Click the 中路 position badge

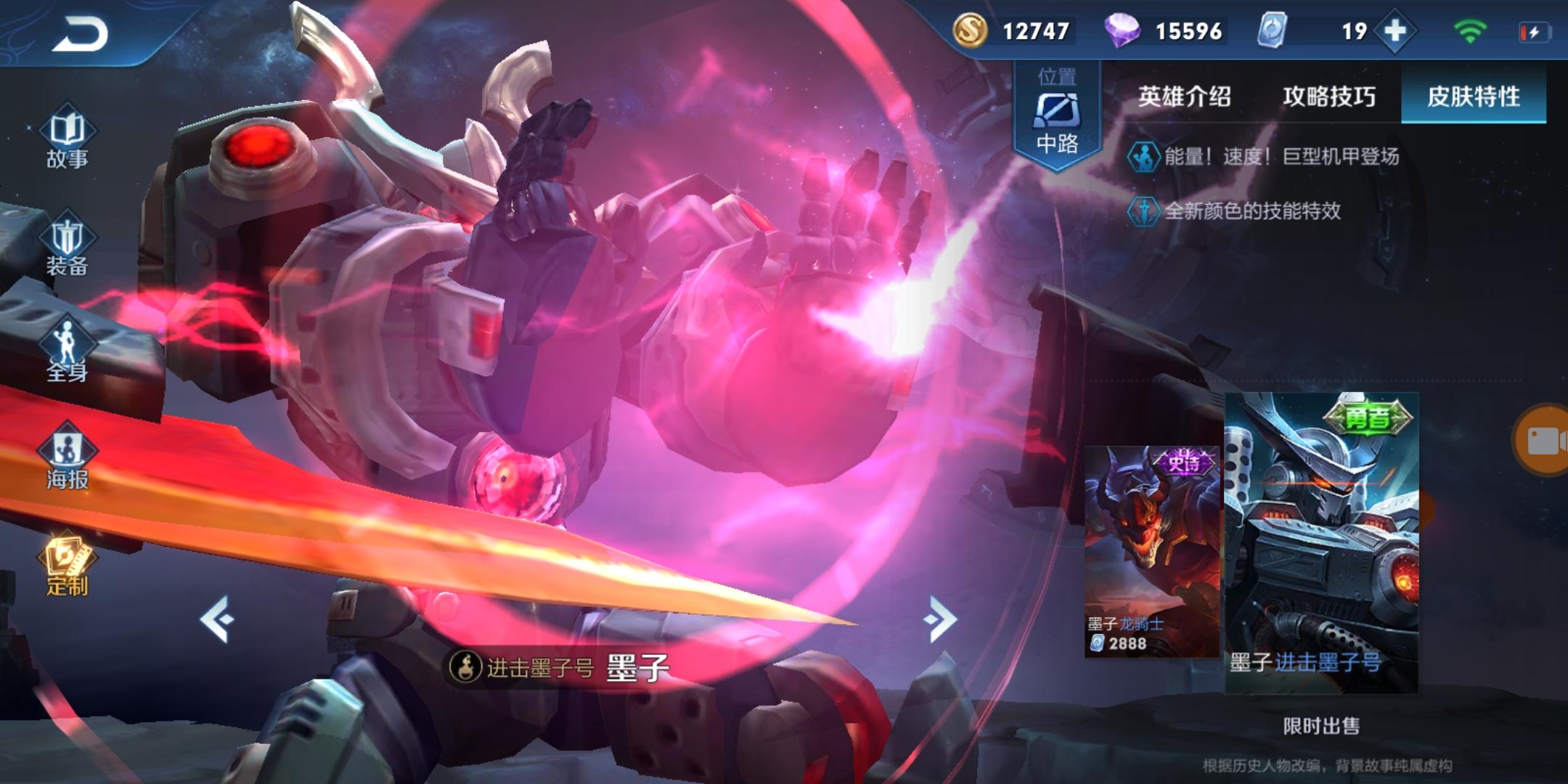[1057, 116]
